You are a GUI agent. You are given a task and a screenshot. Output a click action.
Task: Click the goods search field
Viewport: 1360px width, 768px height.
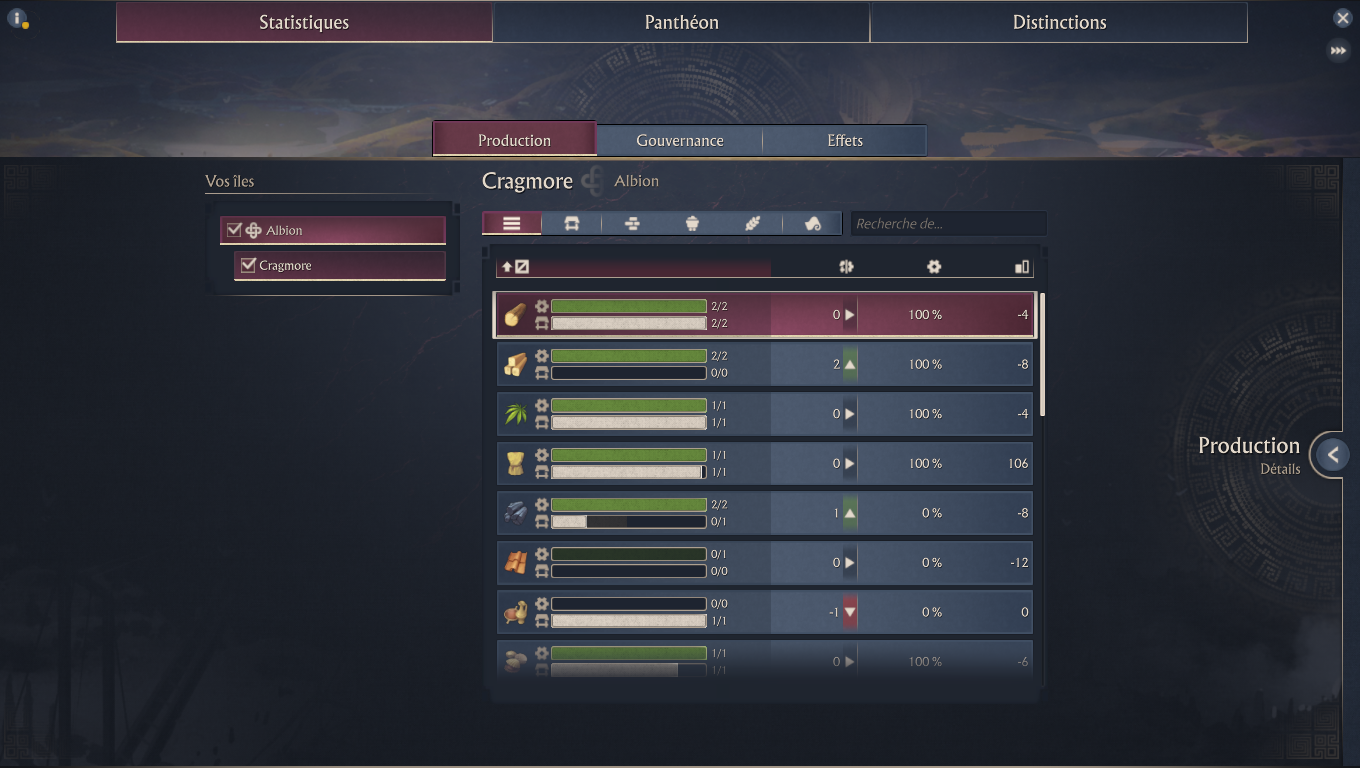[947, 223]
